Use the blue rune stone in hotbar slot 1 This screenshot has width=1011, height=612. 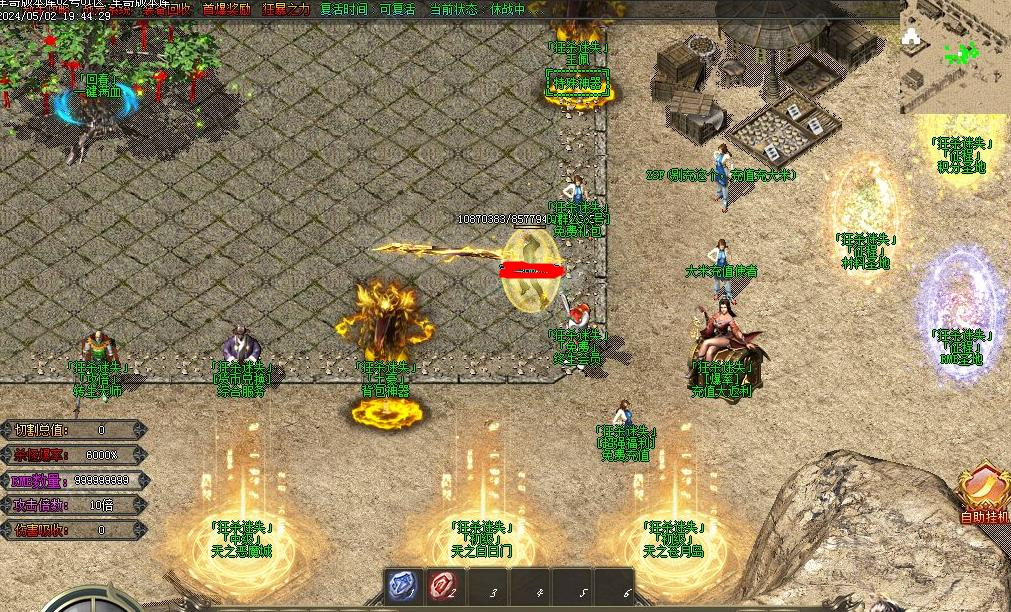point(403,587)
